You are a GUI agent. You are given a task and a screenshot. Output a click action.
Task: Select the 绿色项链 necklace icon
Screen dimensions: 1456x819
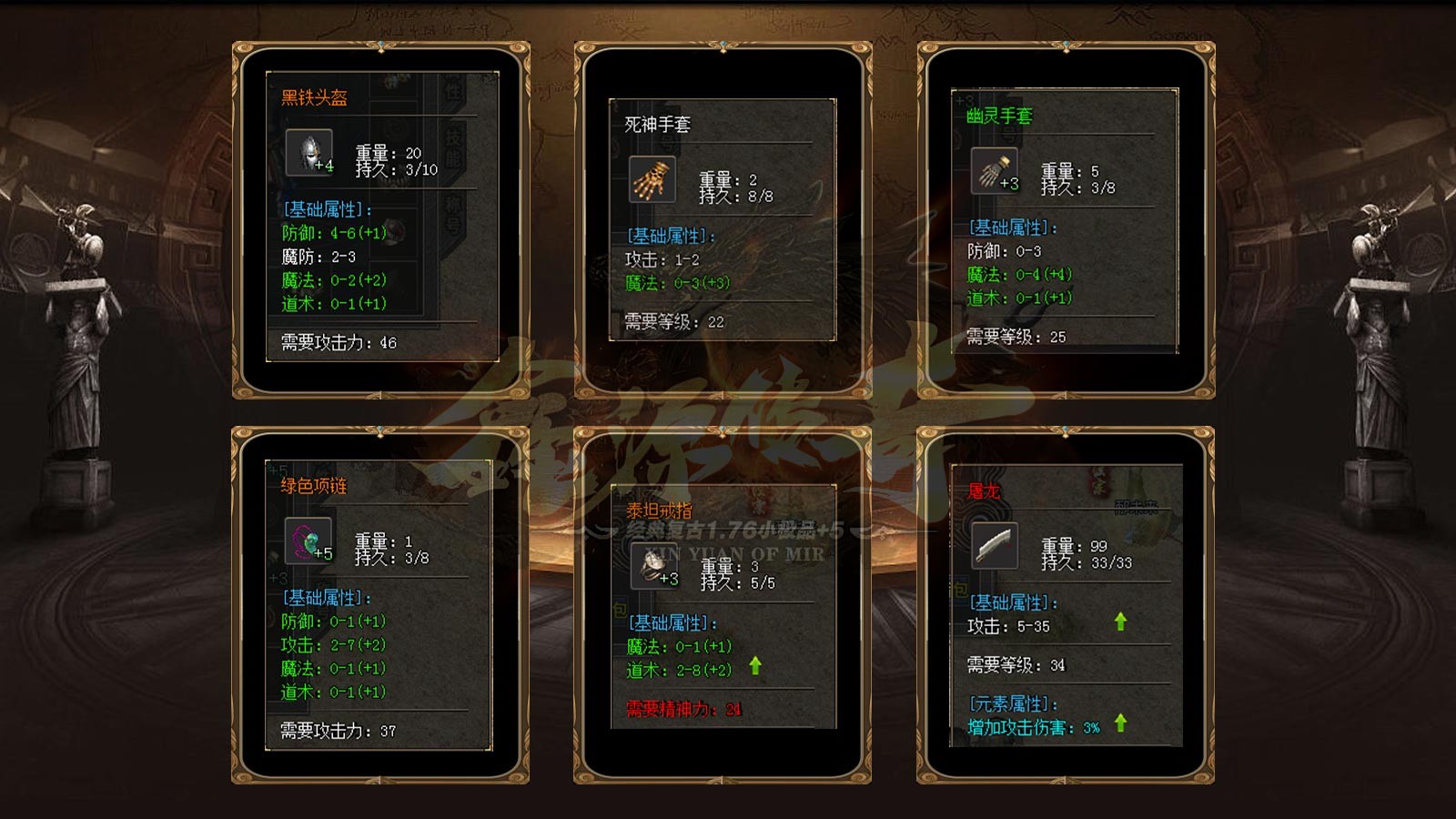click(308, 541)
